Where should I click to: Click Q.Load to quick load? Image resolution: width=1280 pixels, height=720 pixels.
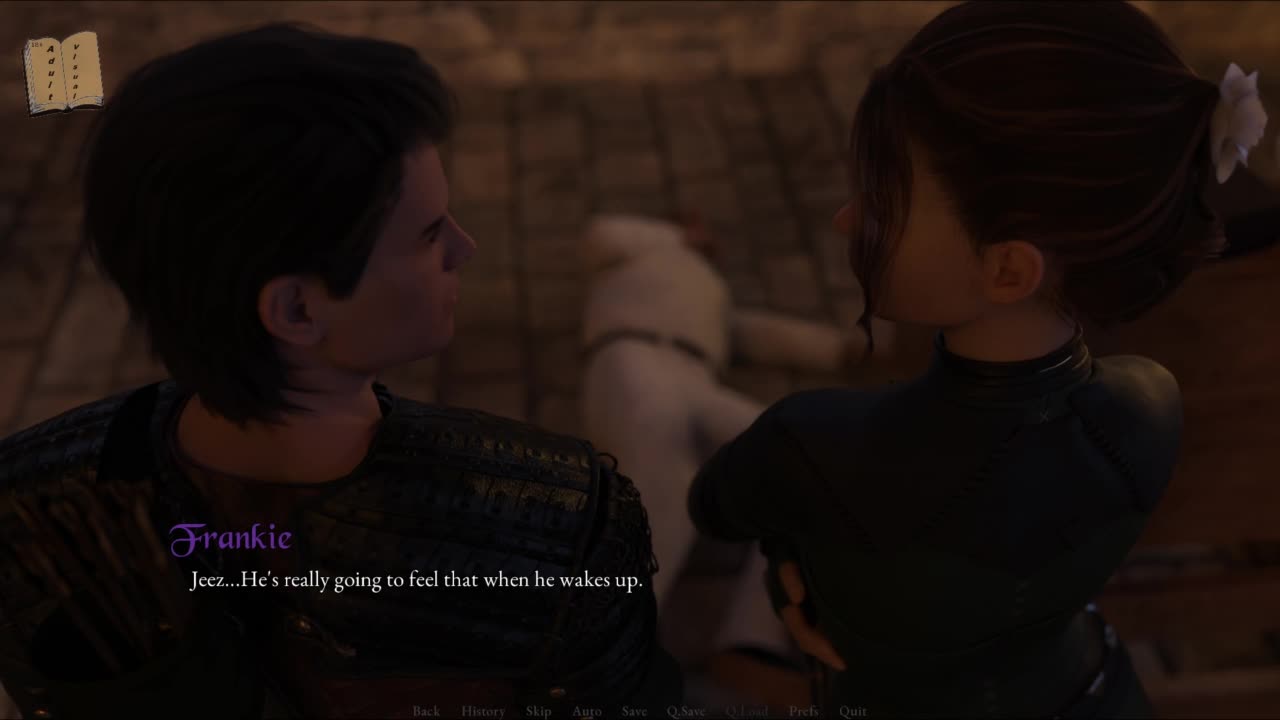747,711
